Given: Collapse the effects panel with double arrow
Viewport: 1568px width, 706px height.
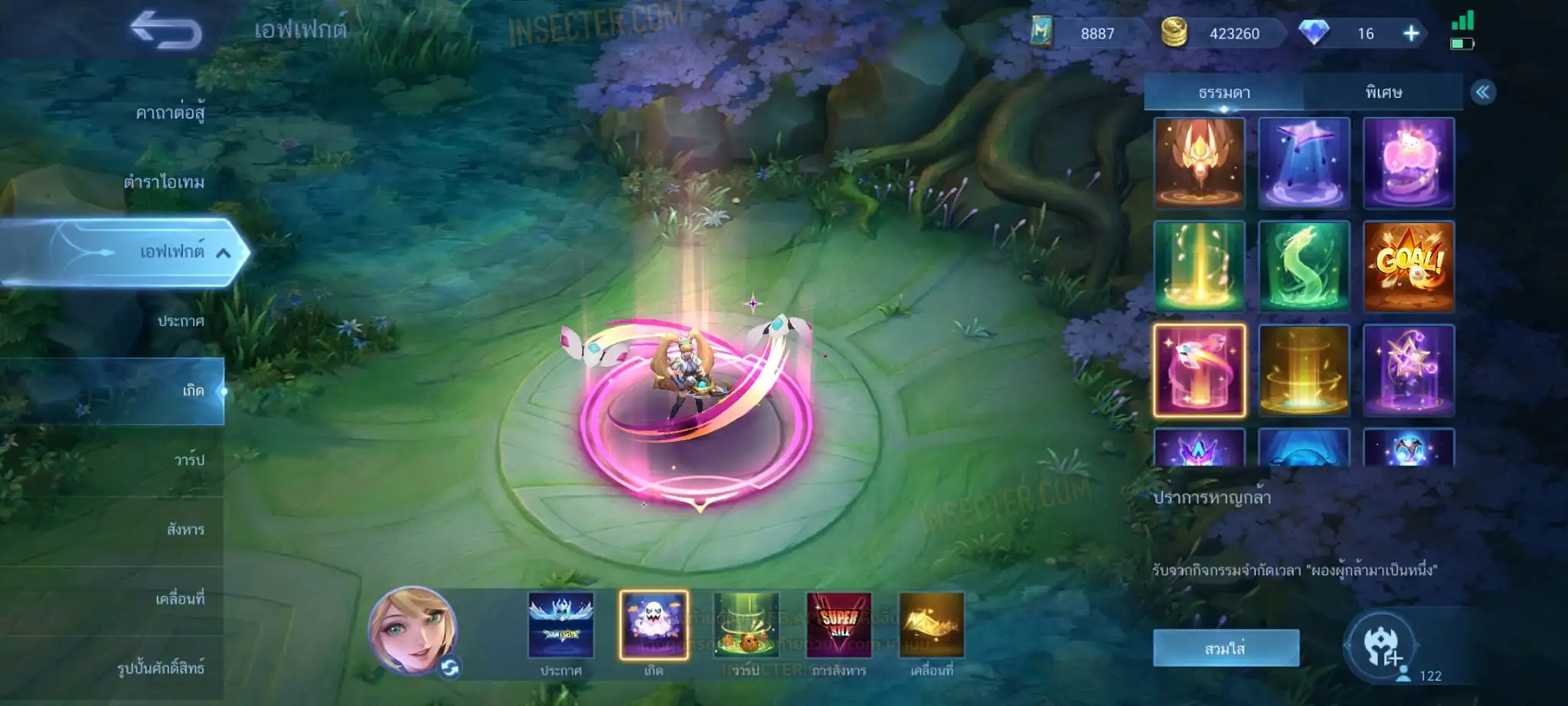Looking at the screenshot, I should pos(1482,93).
